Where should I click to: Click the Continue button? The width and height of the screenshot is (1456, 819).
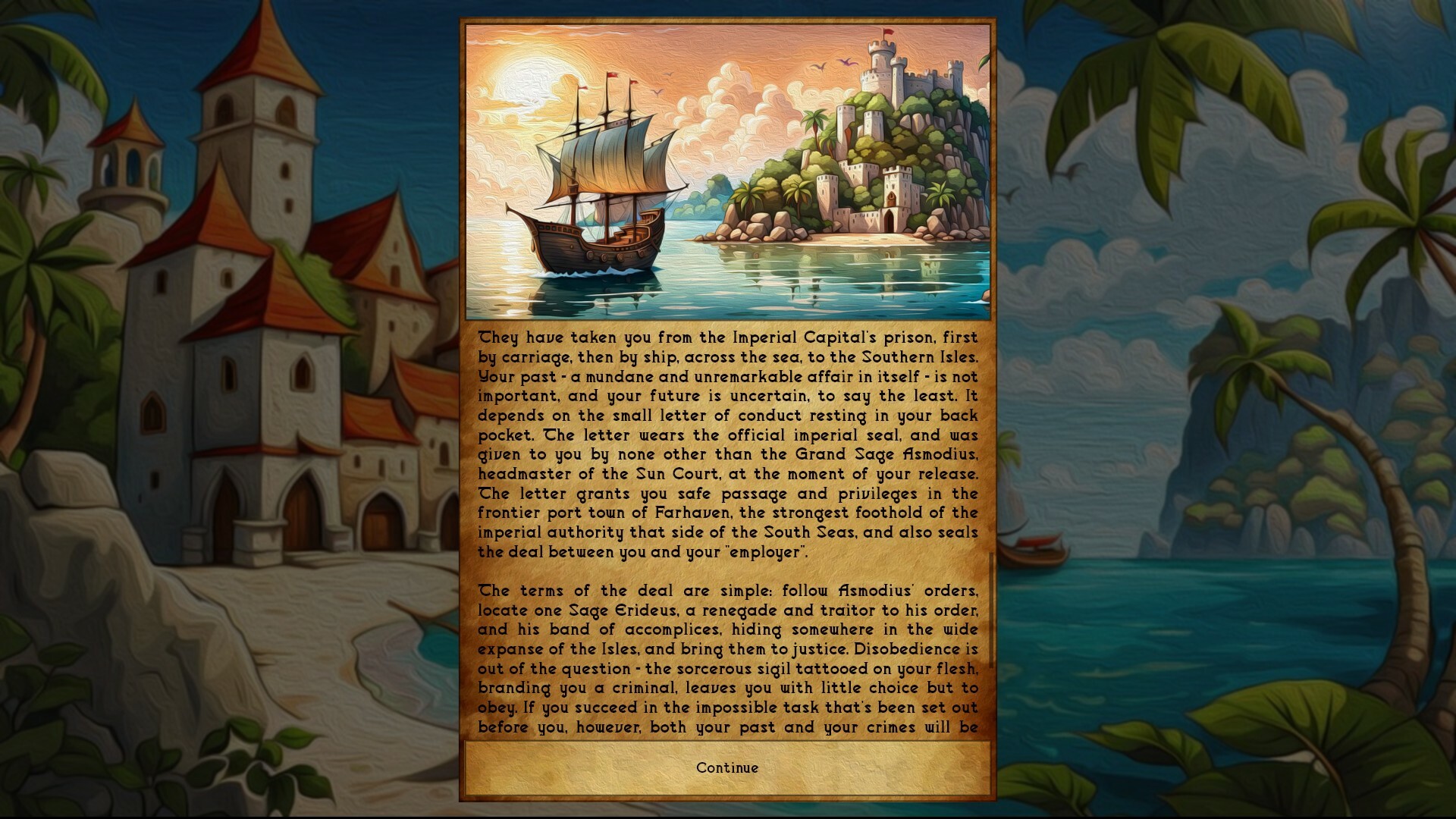[726, 767]
